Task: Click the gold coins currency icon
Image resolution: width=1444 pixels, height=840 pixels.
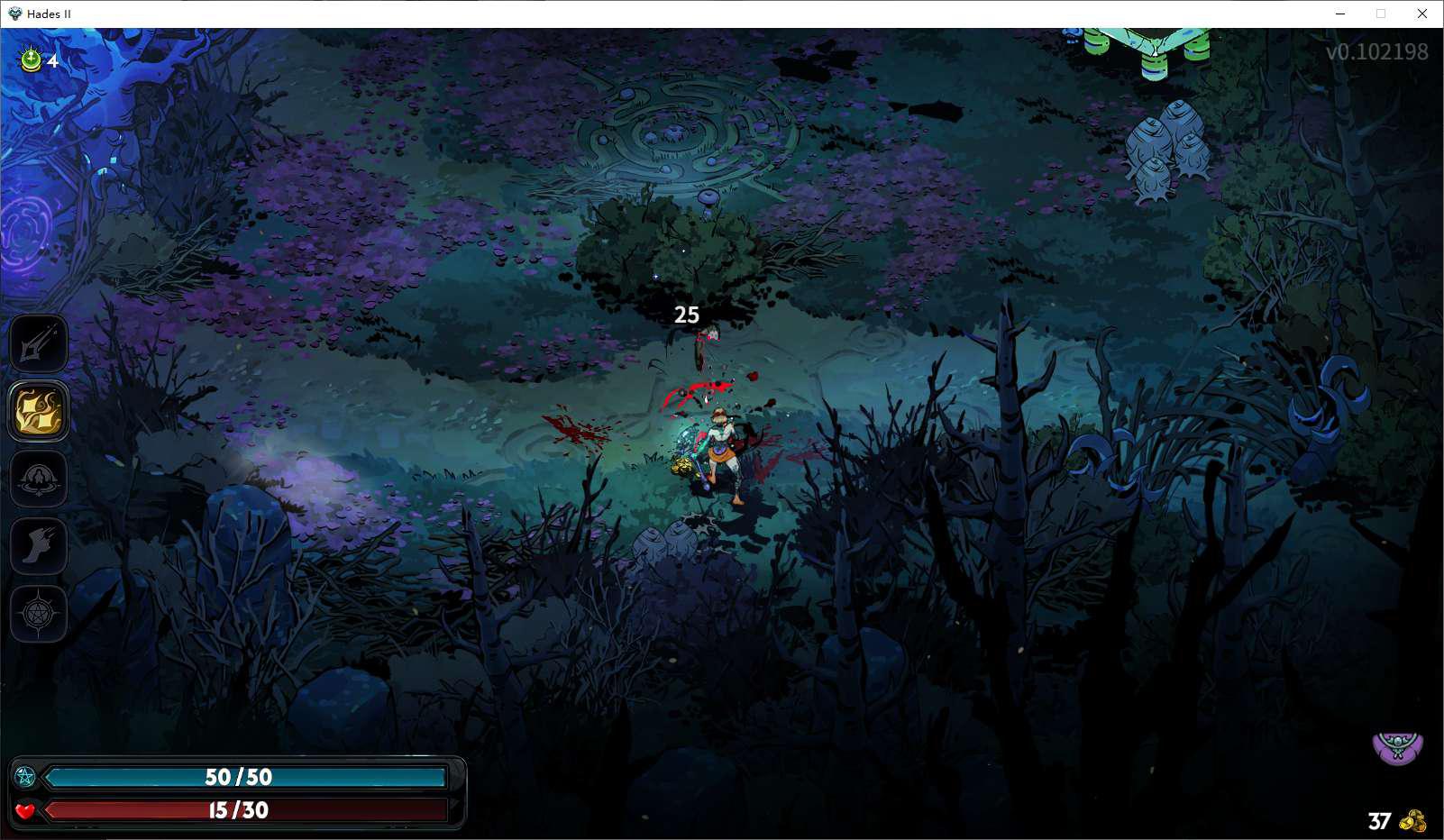Action: tap(1412, 821)
